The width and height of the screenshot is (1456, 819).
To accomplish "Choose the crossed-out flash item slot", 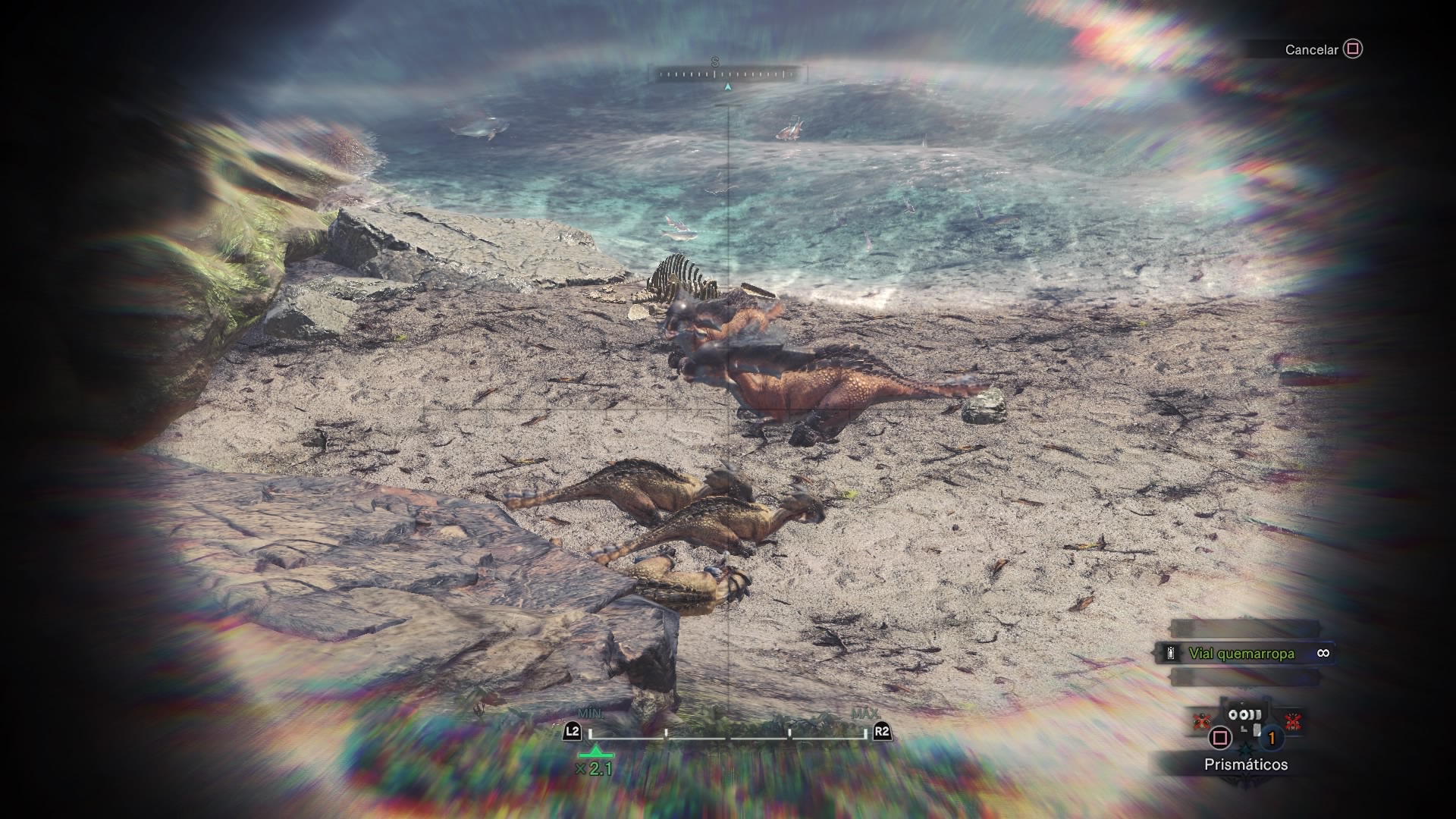I will [1293, 721].
